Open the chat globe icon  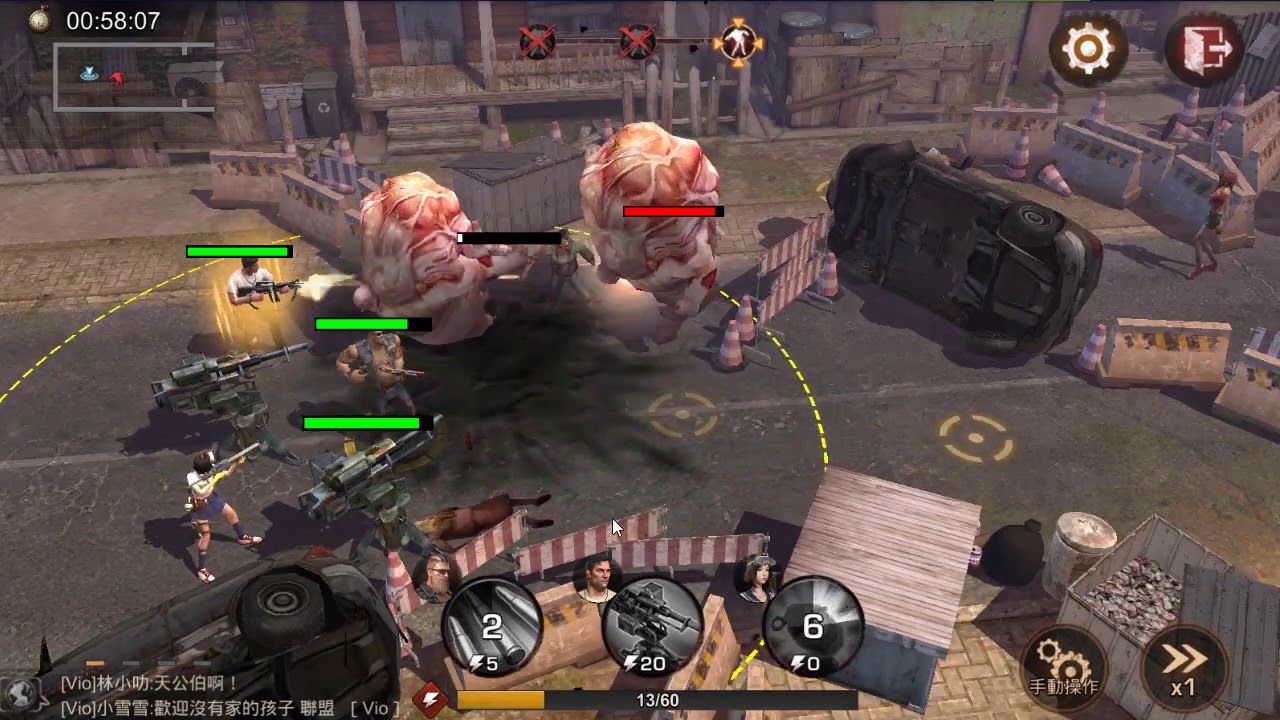pyautogui.click(x=20, y=692)
